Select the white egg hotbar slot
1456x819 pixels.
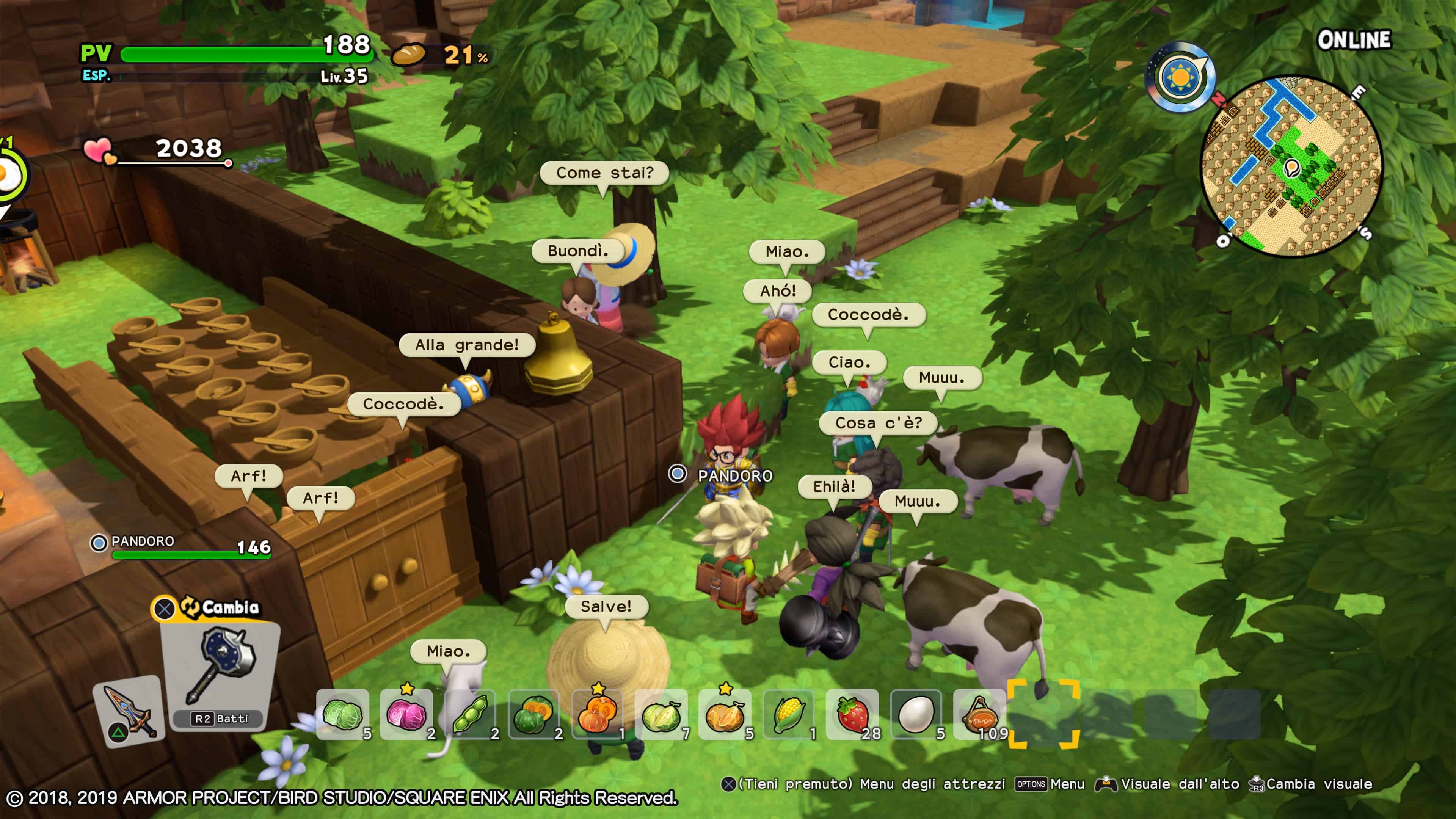point(916,714)
